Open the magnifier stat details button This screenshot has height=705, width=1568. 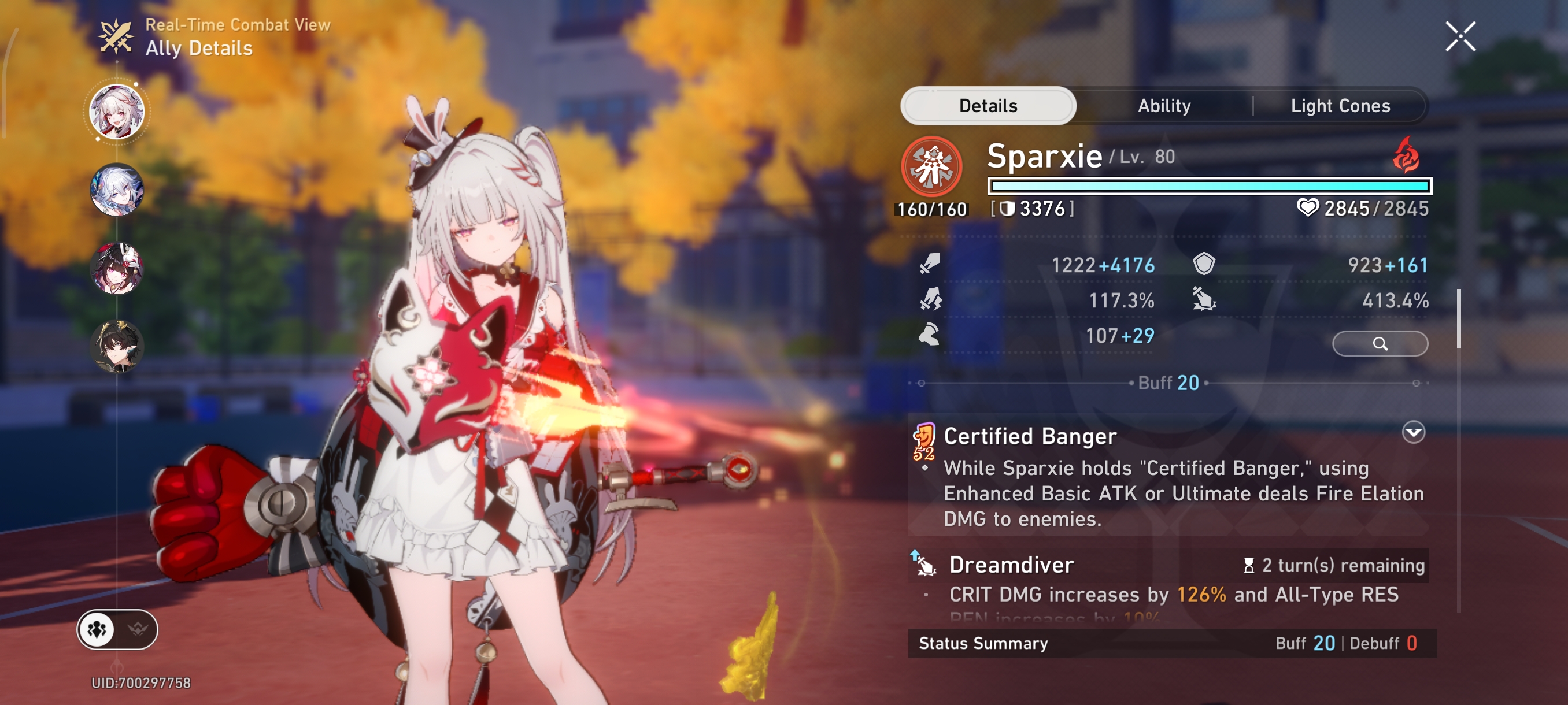click(1380, 344)
